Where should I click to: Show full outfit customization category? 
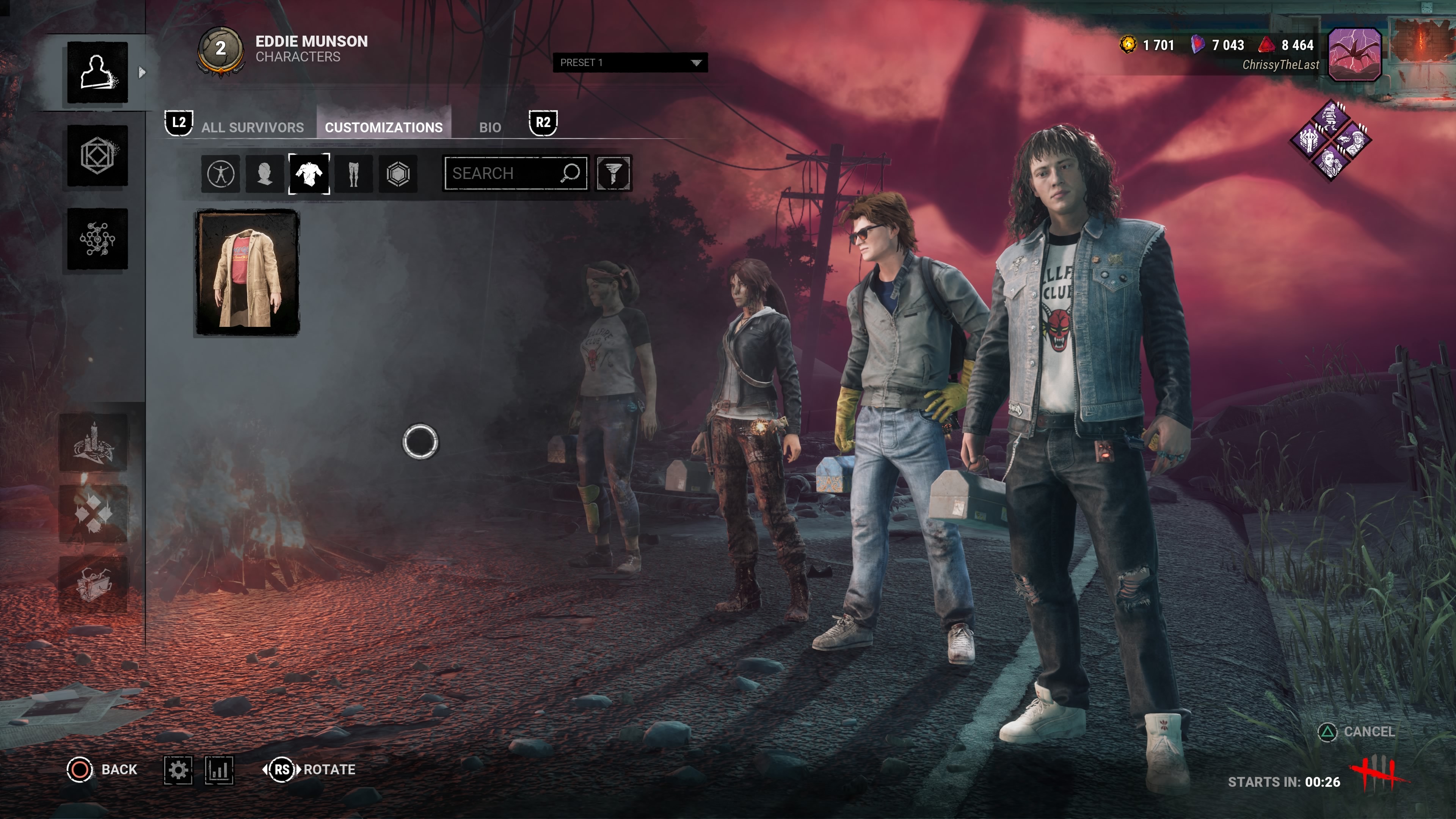click(x=220, y=174)
